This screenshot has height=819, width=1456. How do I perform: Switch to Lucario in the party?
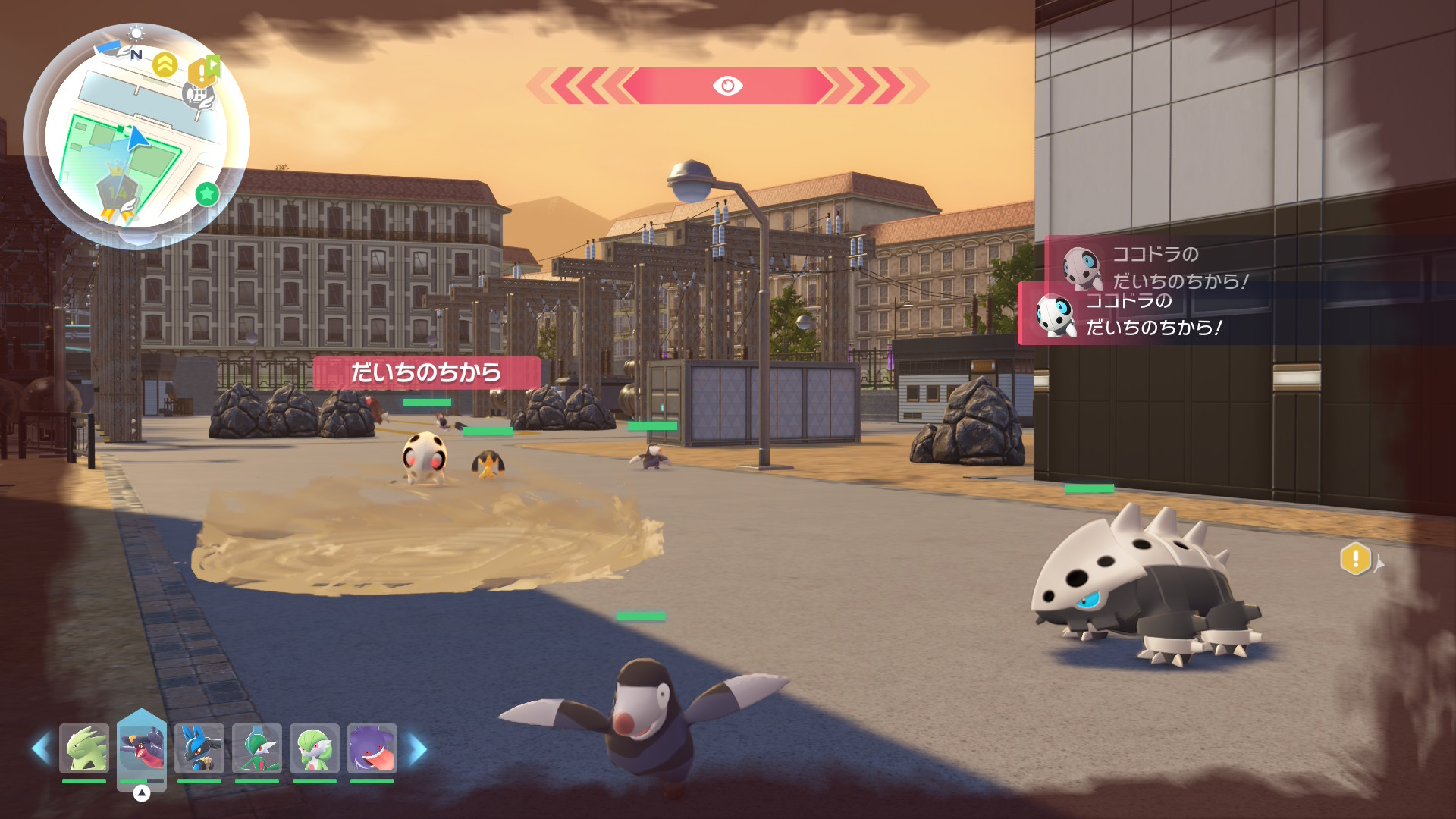click(x=199, y=748)
